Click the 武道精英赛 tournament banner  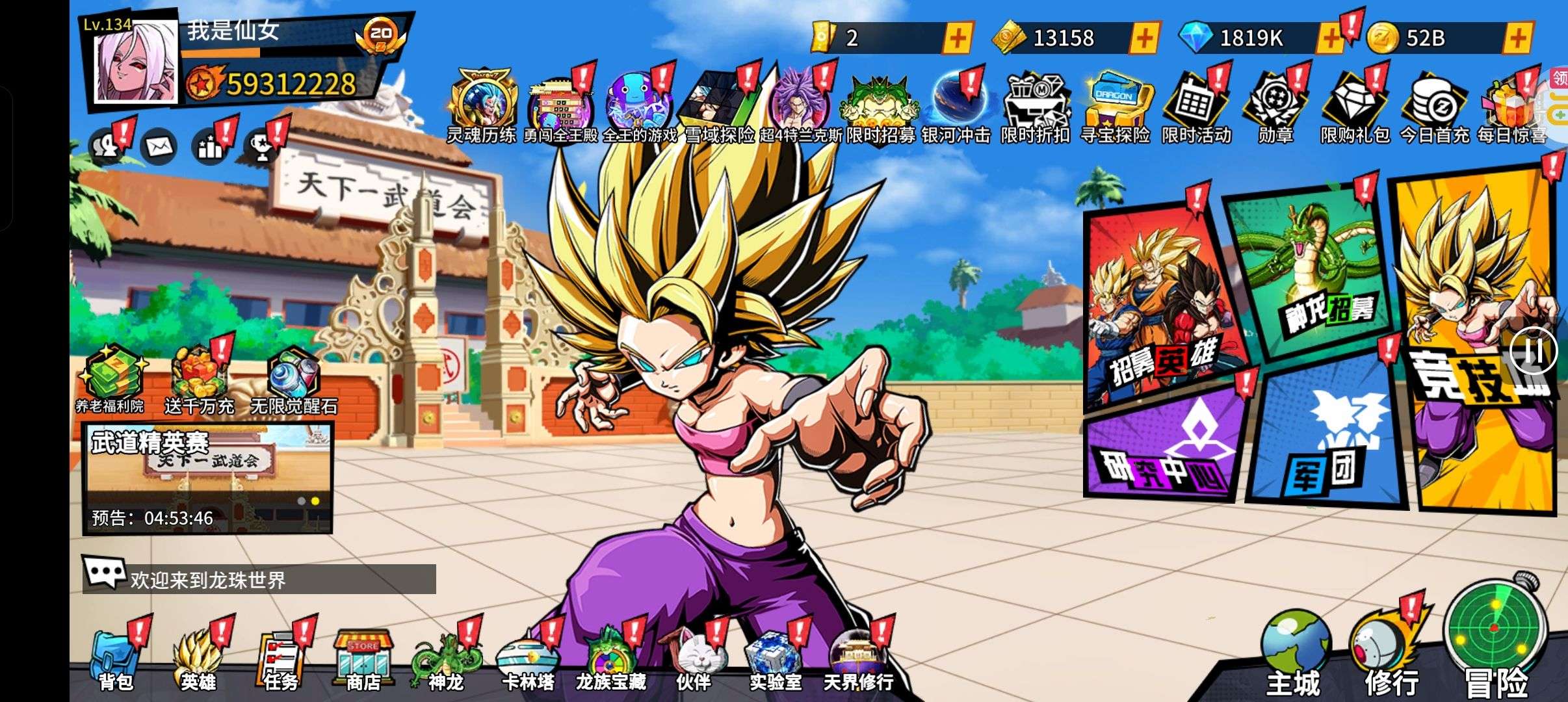tap(208, 478)
